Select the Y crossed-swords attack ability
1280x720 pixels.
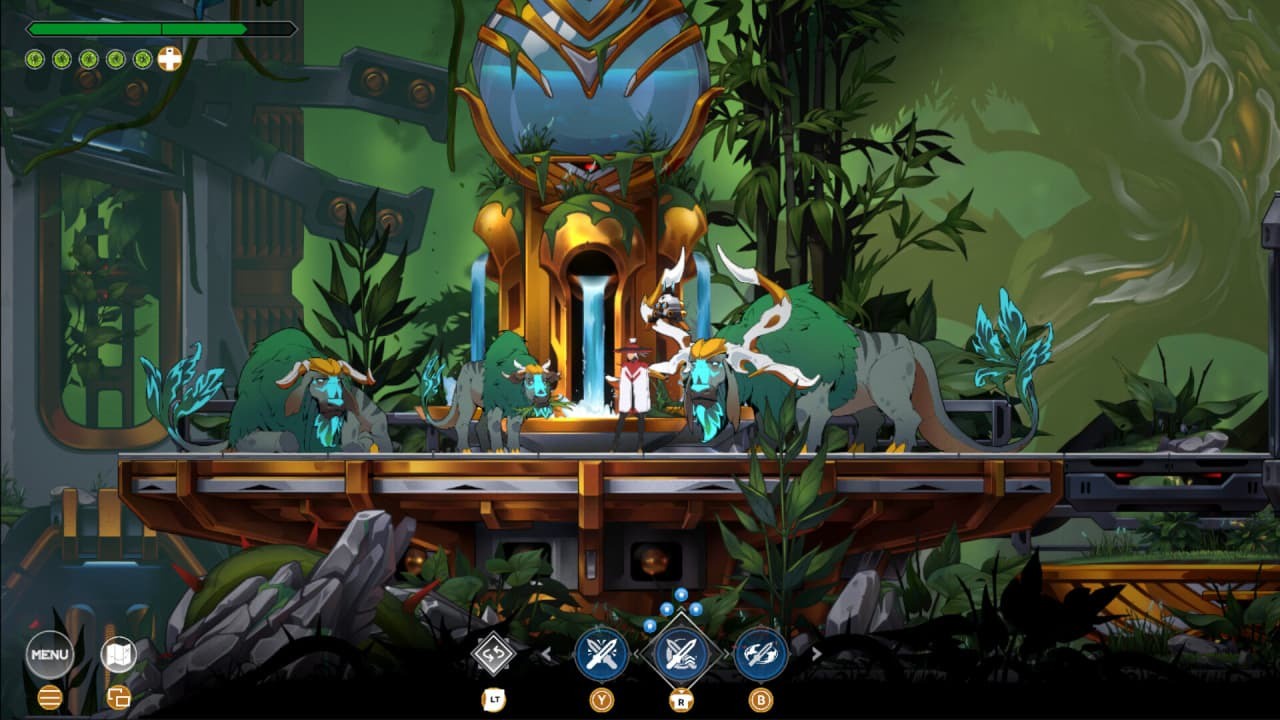602,655
